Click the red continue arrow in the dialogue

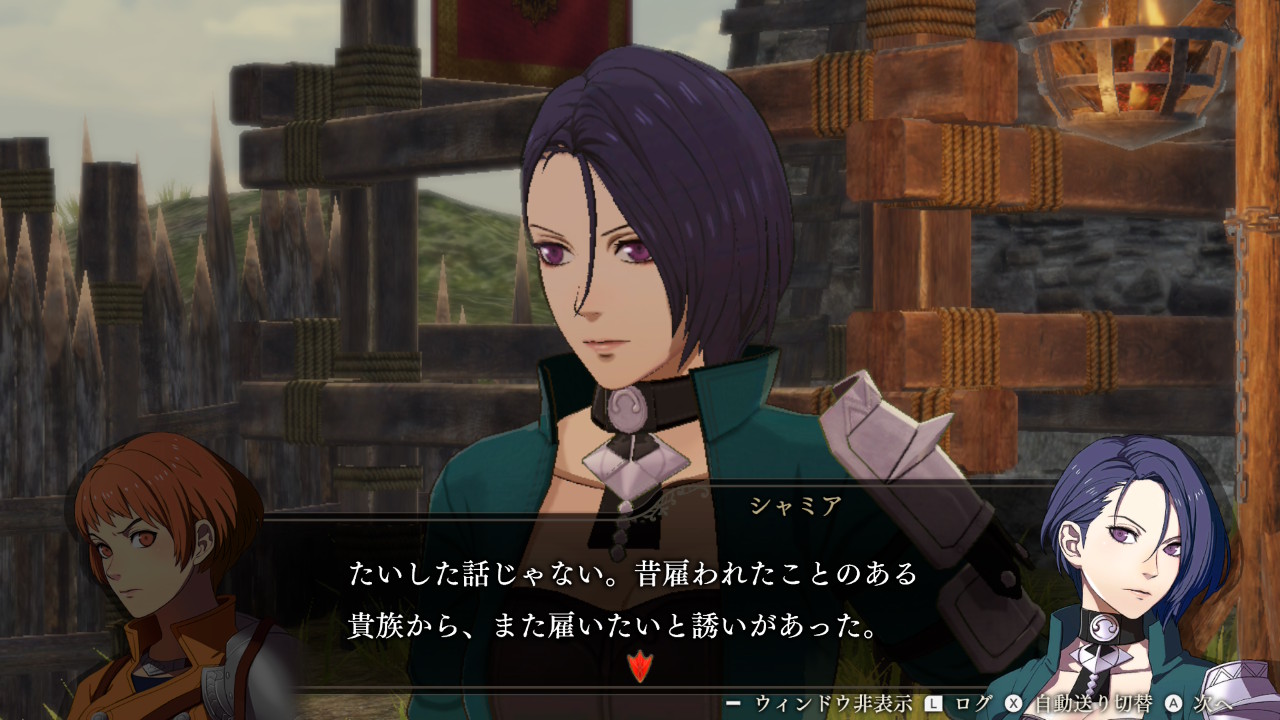(x=638, y=665)
